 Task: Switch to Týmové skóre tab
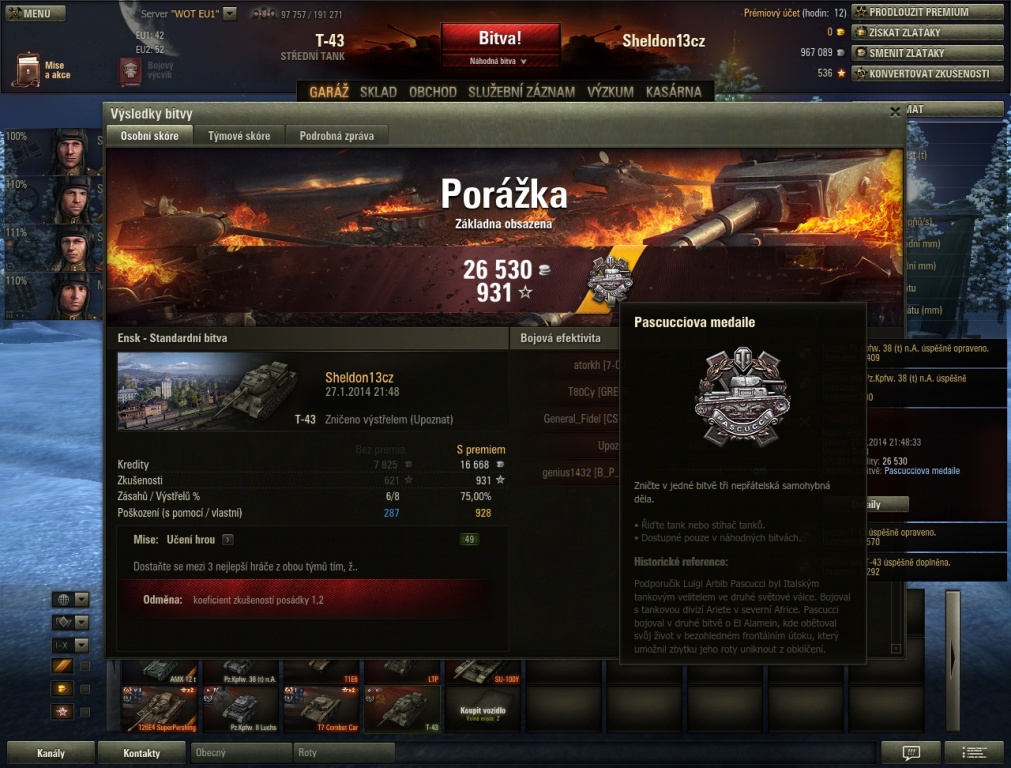[239, 136]
